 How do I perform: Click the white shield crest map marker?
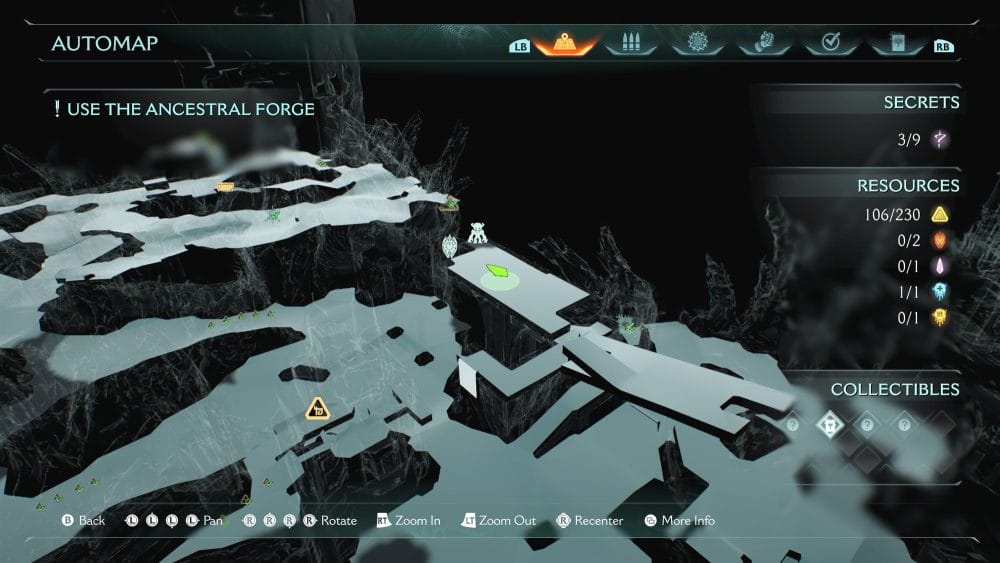tap(450, 245)
